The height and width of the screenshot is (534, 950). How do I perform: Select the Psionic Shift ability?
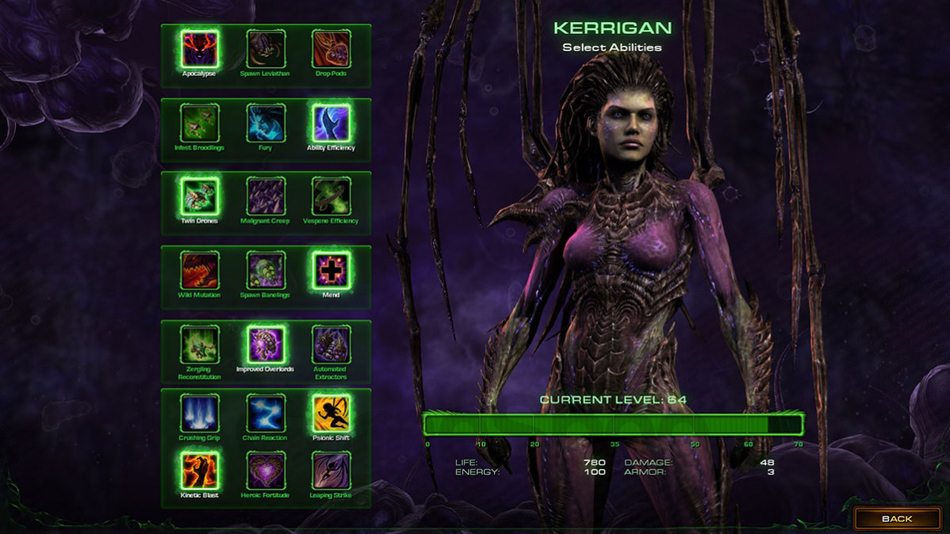coord(331,413)
